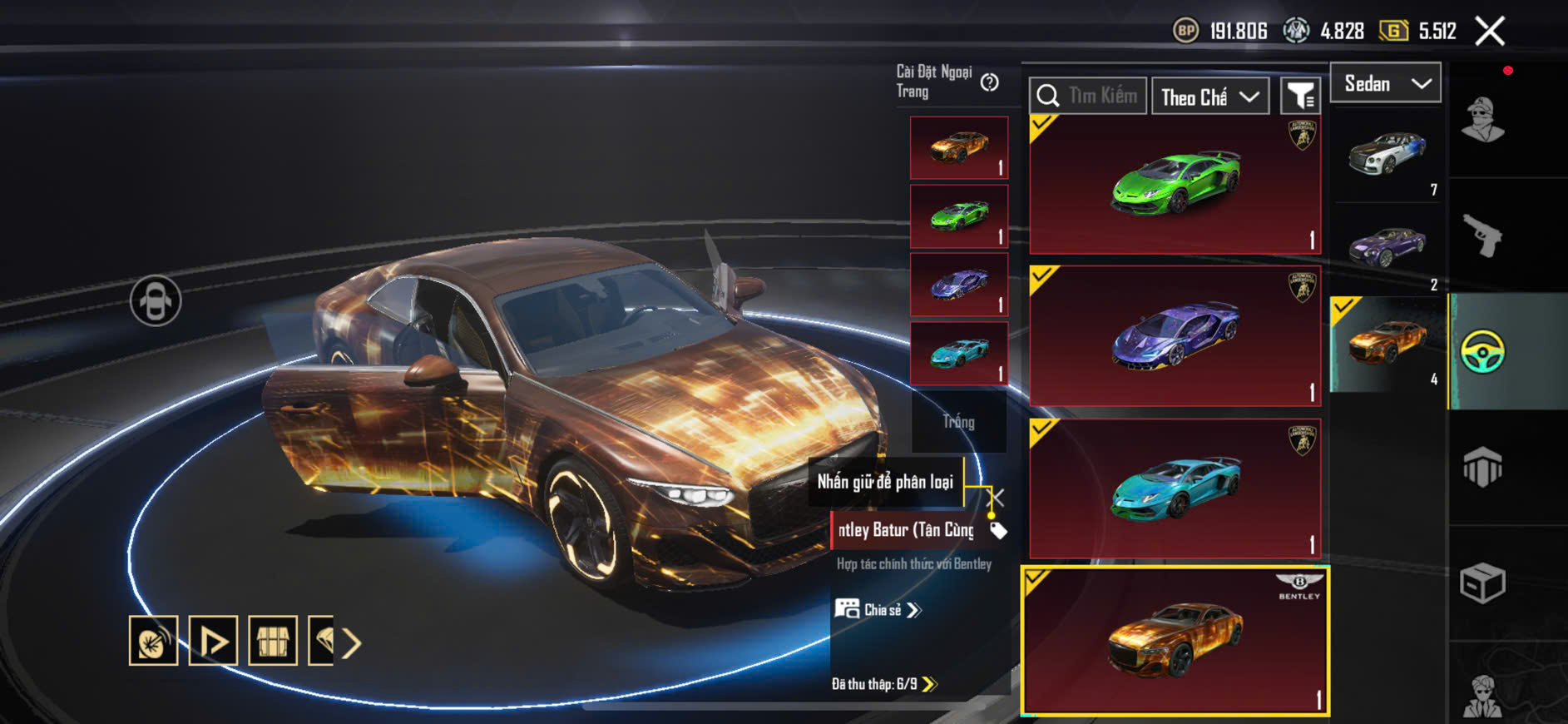
Task: Pick the white sedan with count 7
Action: point(1387,156)
